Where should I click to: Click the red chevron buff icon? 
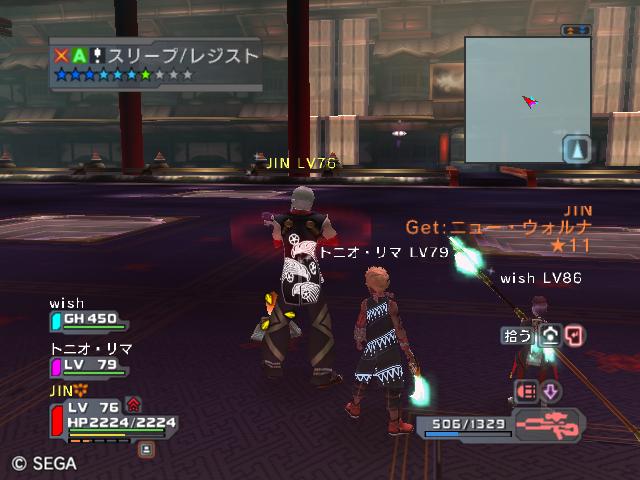tap(133, 404)
